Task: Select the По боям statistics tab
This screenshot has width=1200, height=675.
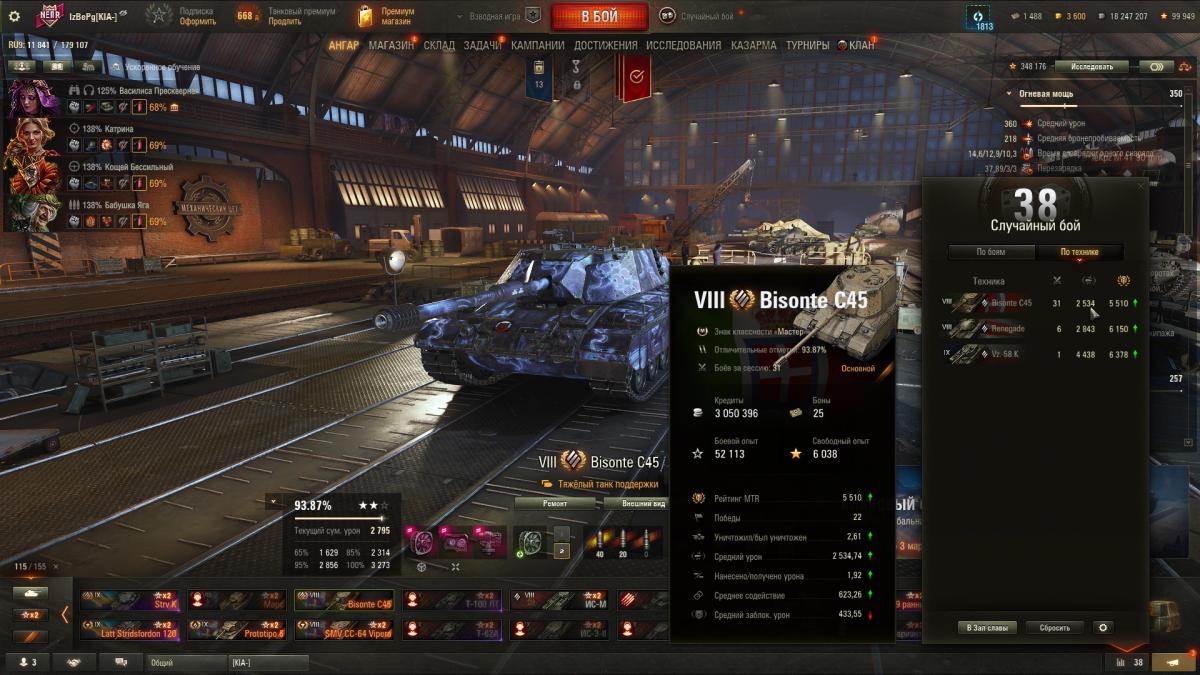Action: point(990,252)
